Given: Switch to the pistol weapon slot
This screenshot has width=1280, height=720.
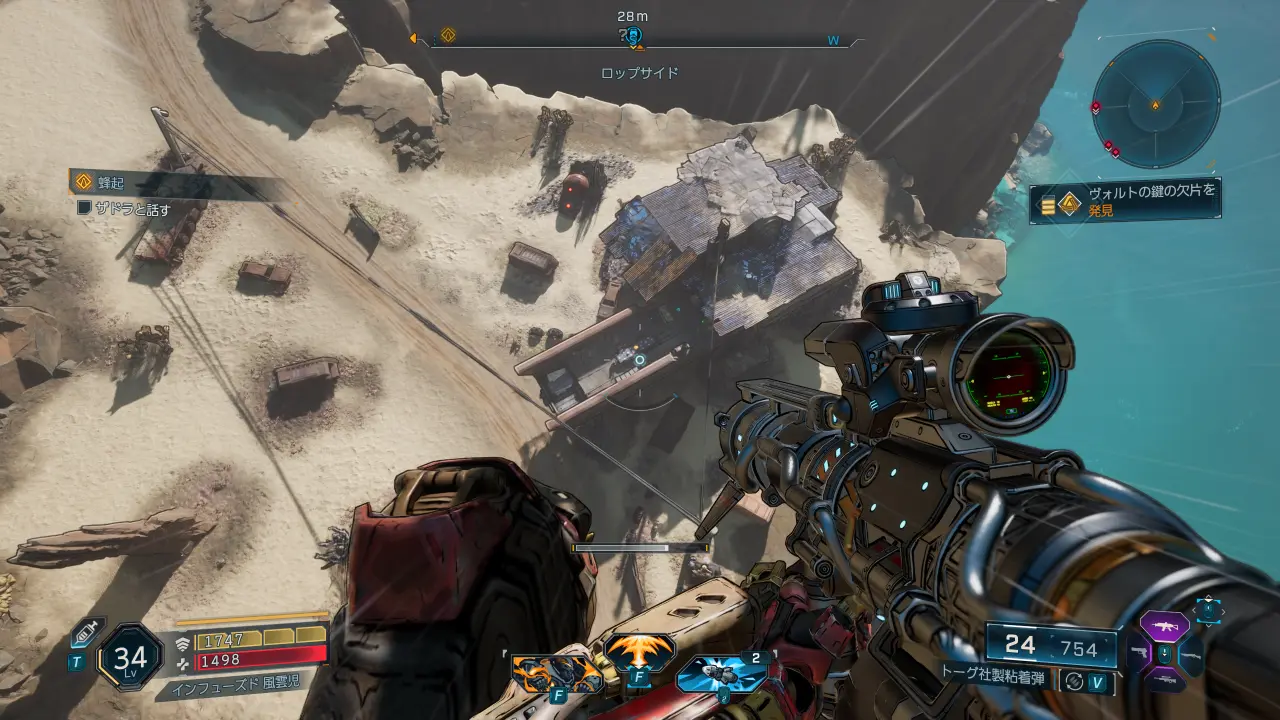Looking at the screenshot, I should coord(1138,654).
